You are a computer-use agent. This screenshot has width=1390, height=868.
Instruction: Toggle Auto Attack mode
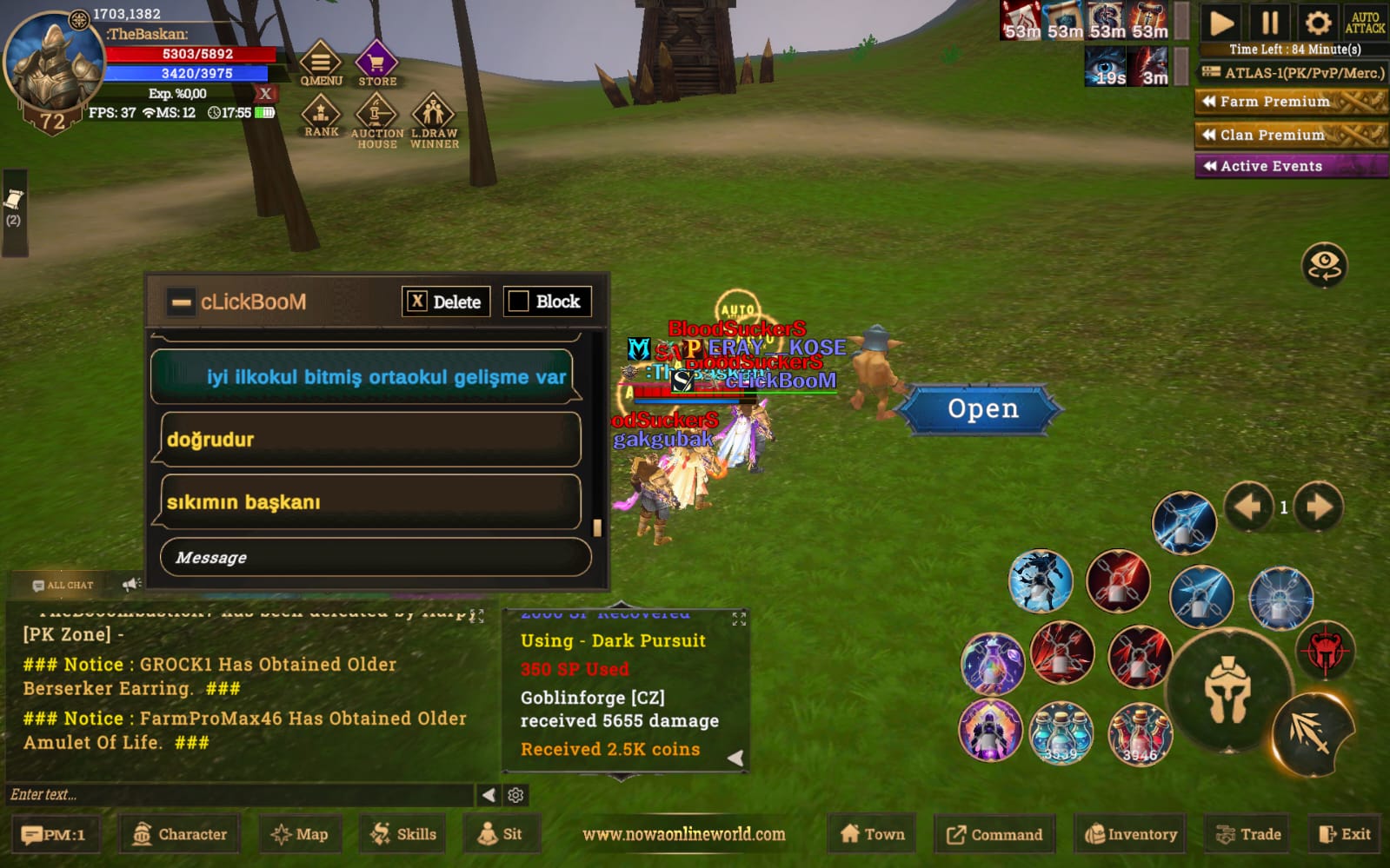1365,23
